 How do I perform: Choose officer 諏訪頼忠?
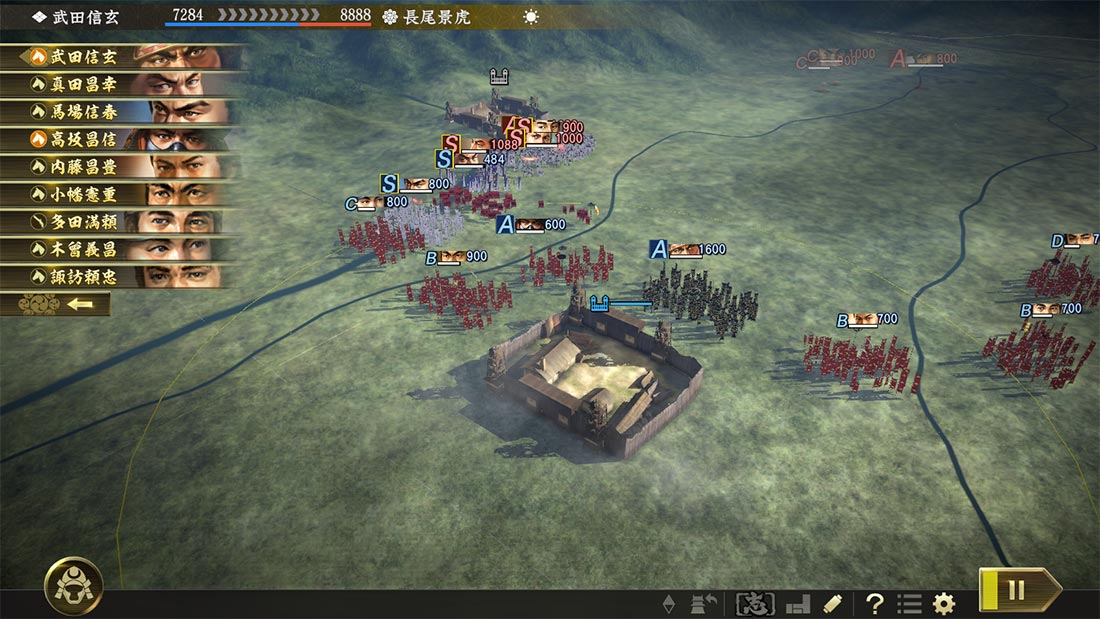pyautogui.click(x=120, y=276)
